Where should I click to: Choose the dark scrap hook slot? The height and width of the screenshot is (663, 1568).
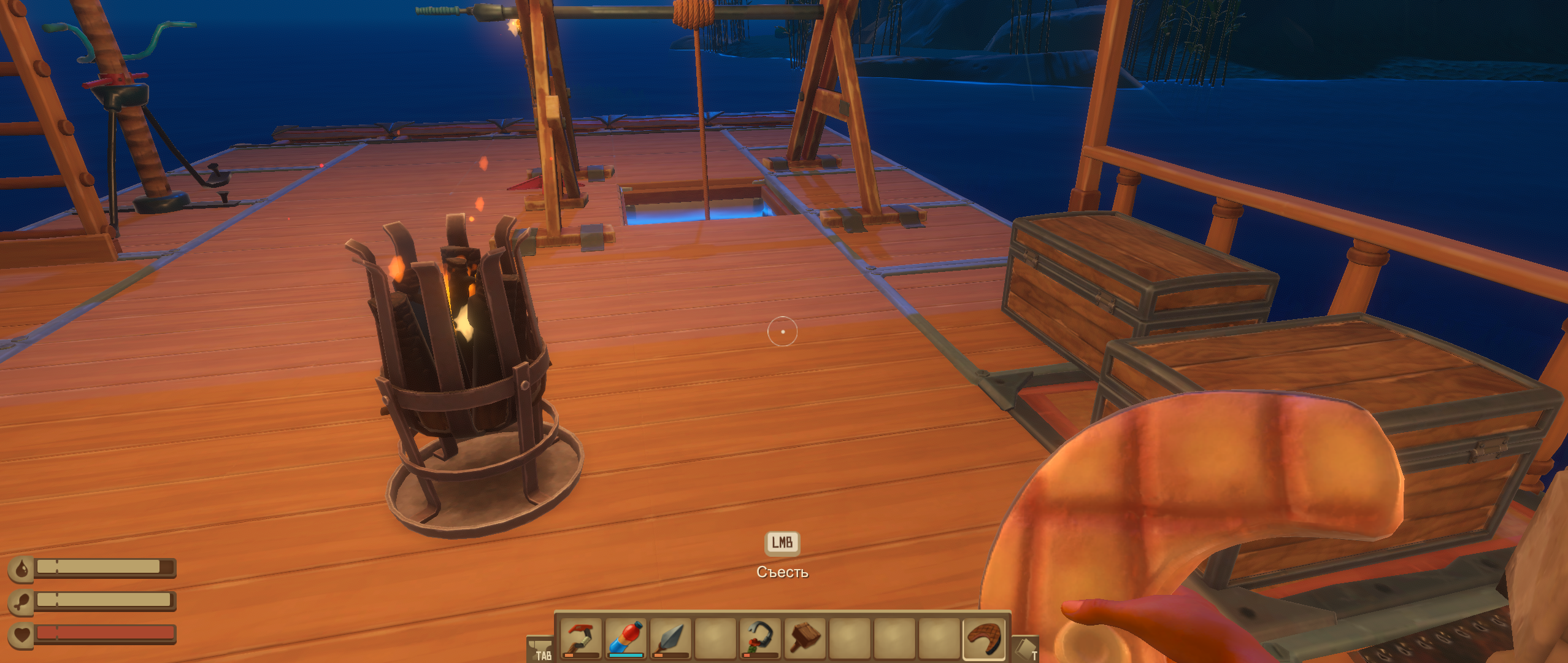759,638
